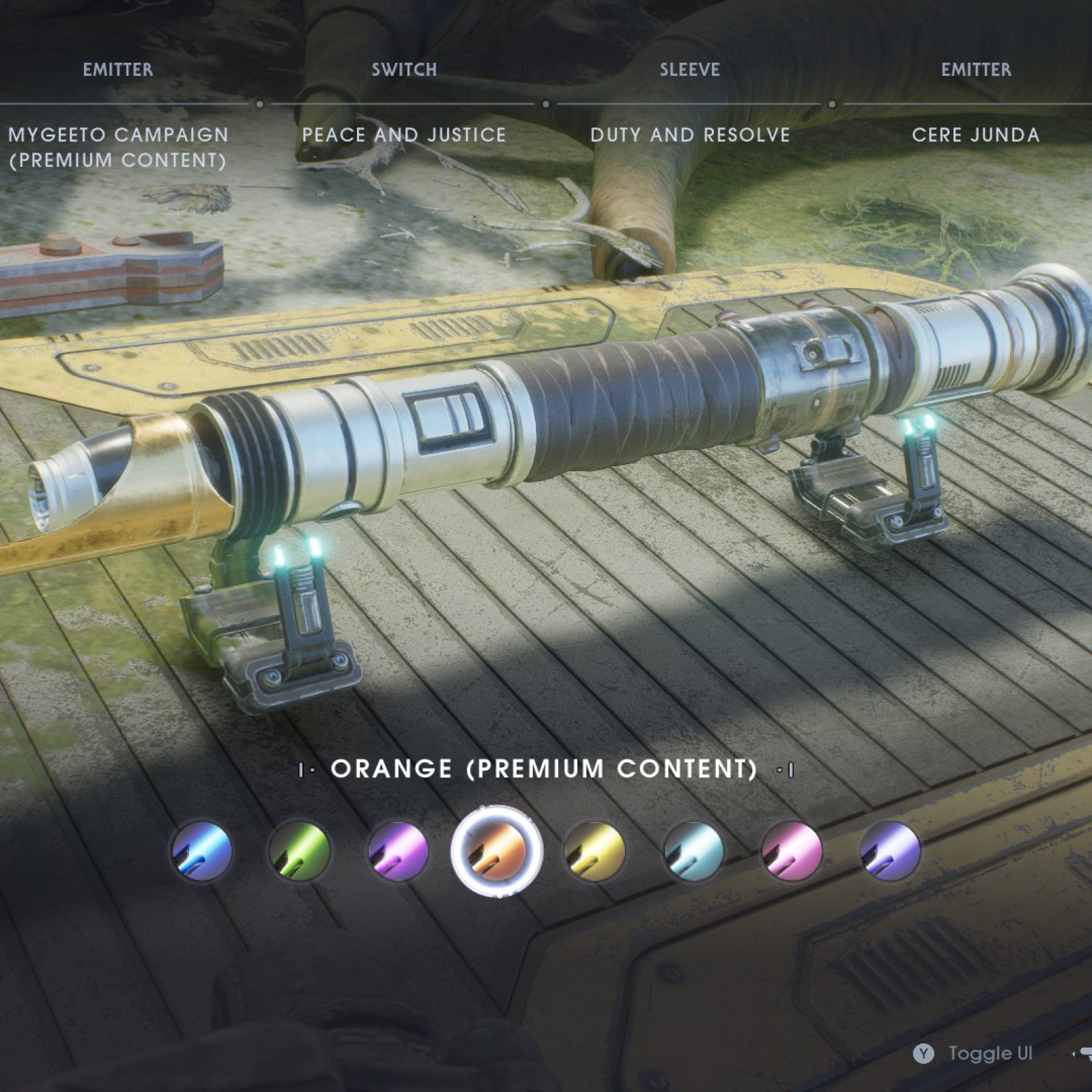Choose the yellow blade color

pyautogui.click(x=595, y=851)
